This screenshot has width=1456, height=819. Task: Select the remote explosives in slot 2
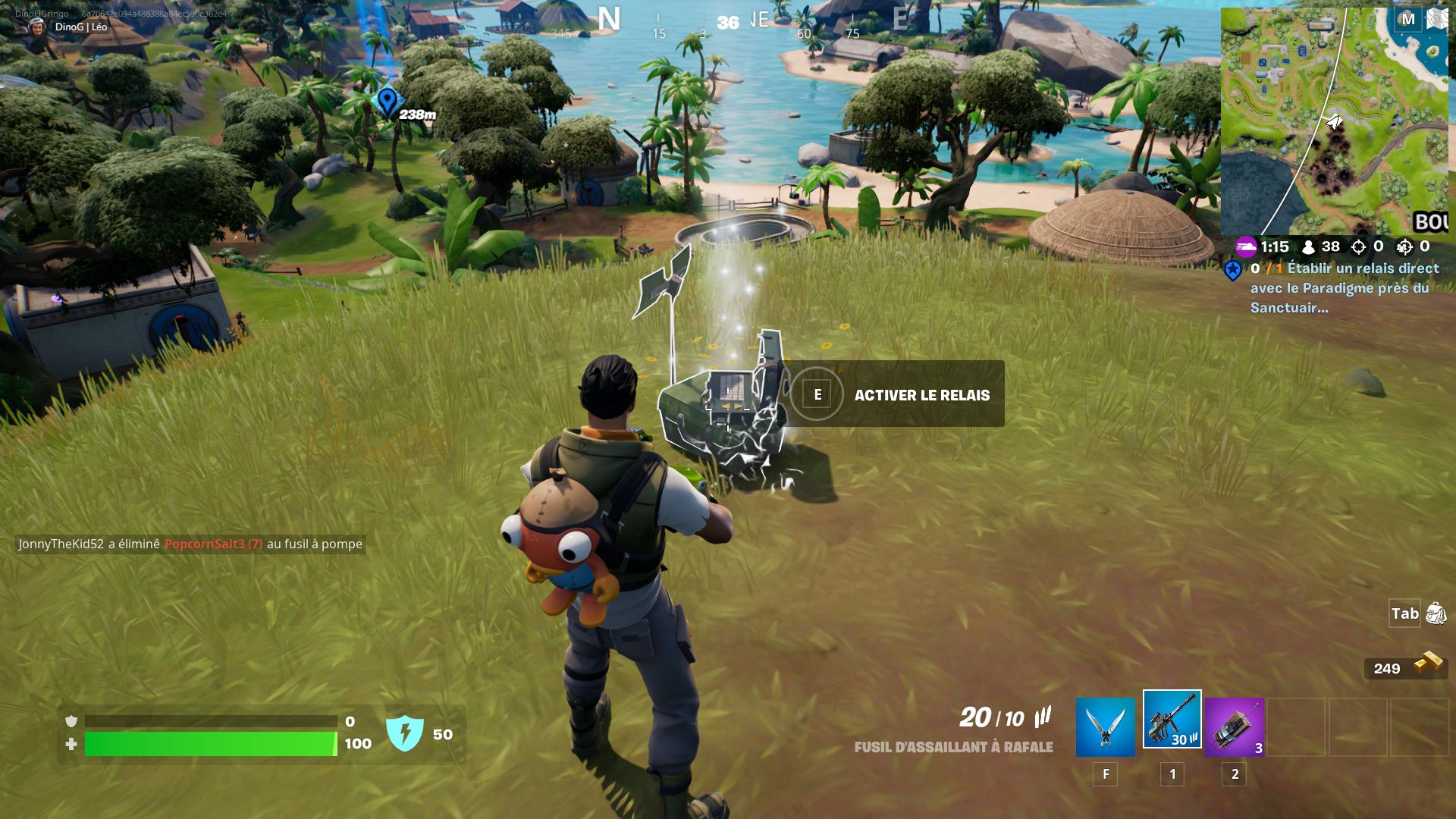click(x=1234, y=726)
